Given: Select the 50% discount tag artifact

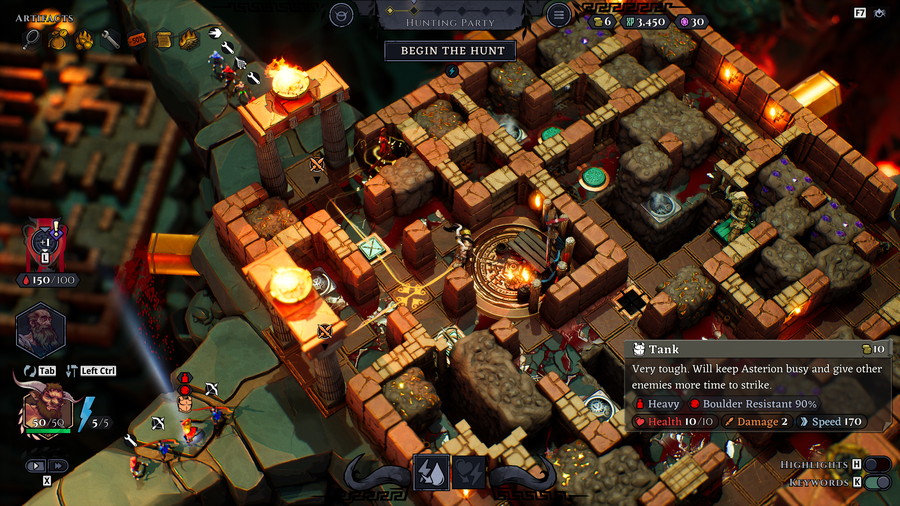Looking at the screenshot, I should (137, 40).
